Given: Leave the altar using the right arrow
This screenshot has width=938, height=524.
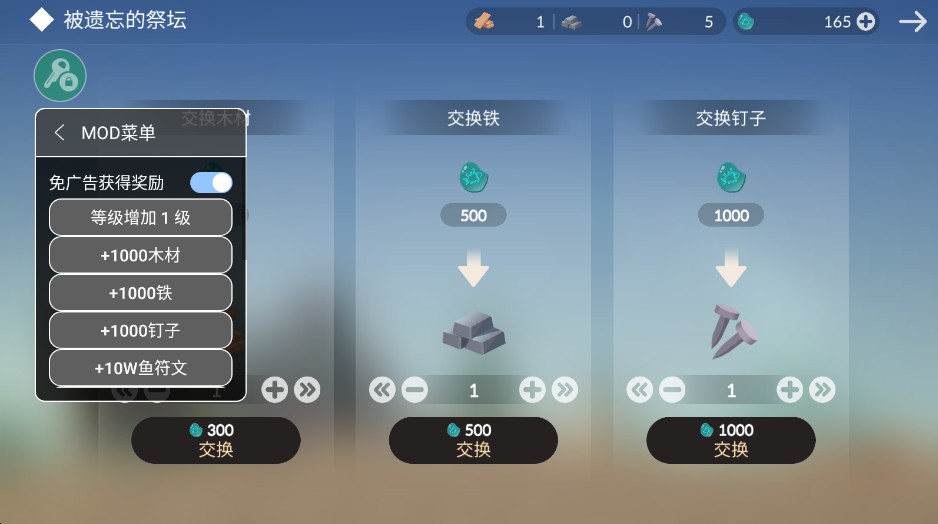Looking at the screenshot, I should tap(913, 21).
